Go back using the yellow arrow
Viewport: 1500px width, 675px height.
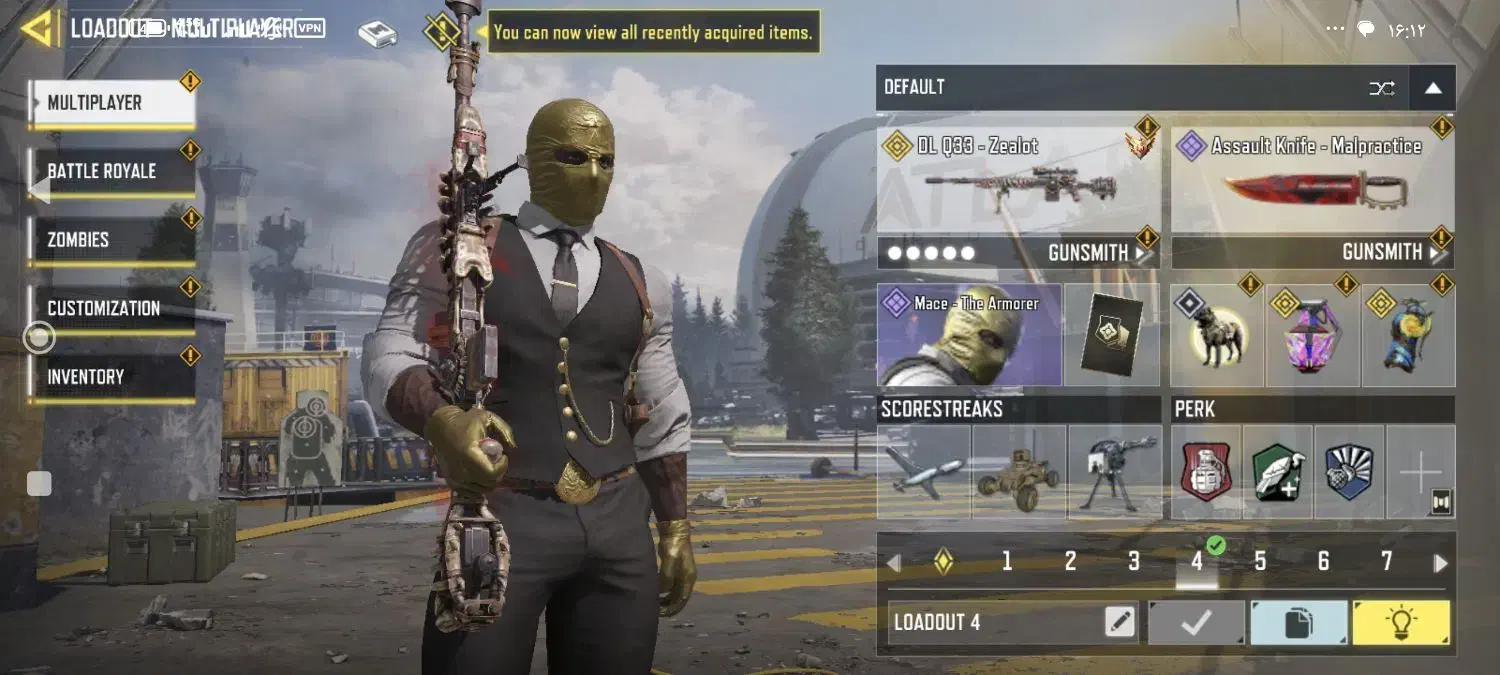pos(36,28)
